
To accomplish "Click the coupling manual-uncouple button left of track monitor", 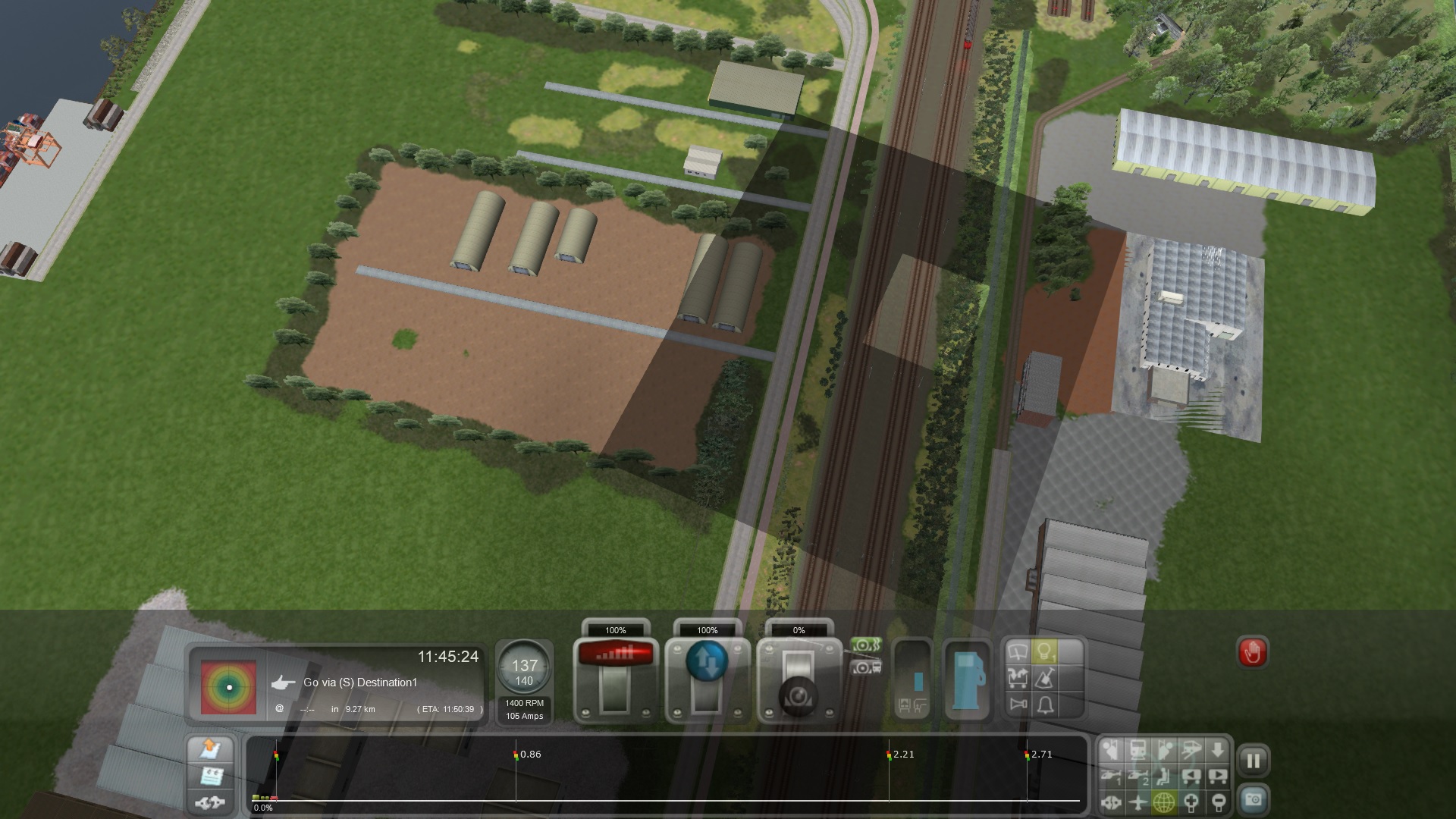I will [x=209, y=802].
